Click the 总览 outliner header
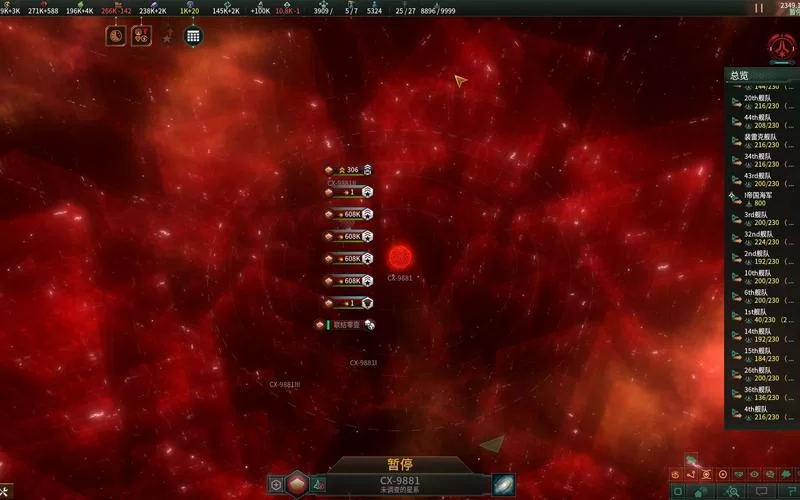 pyautogui.click(x=740, y=76)
